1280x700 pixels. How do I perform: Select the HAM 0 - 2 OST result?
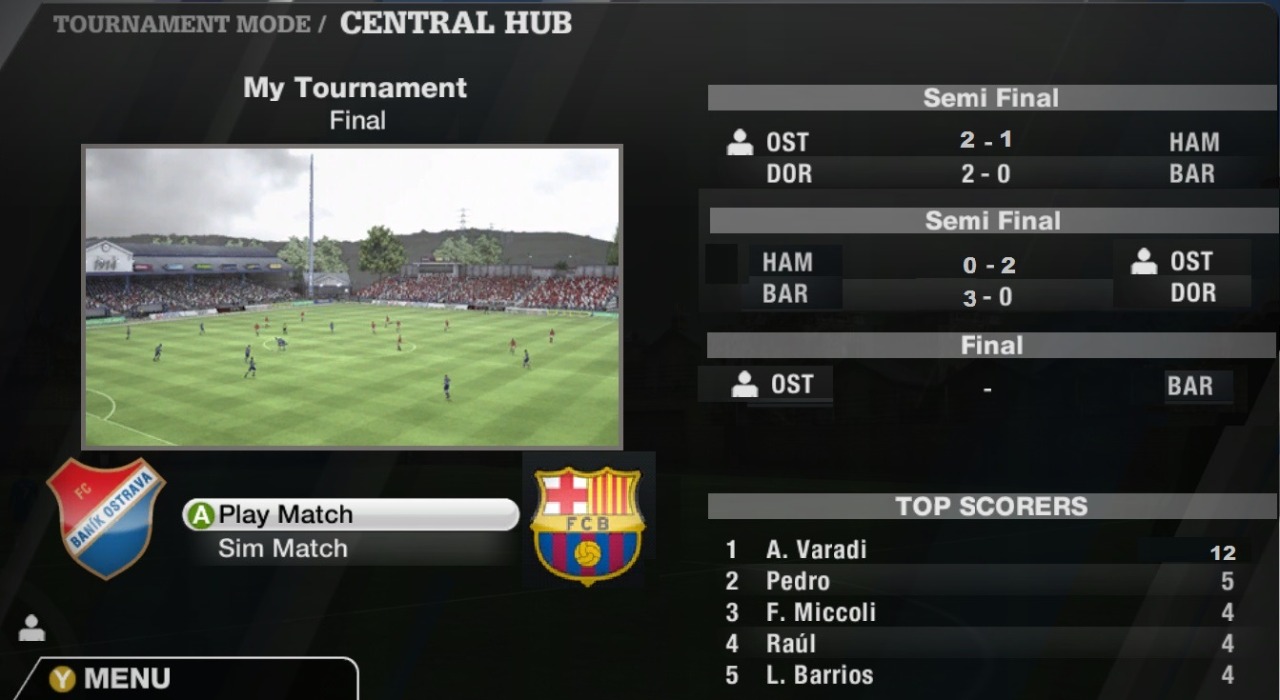coord(987,264)
